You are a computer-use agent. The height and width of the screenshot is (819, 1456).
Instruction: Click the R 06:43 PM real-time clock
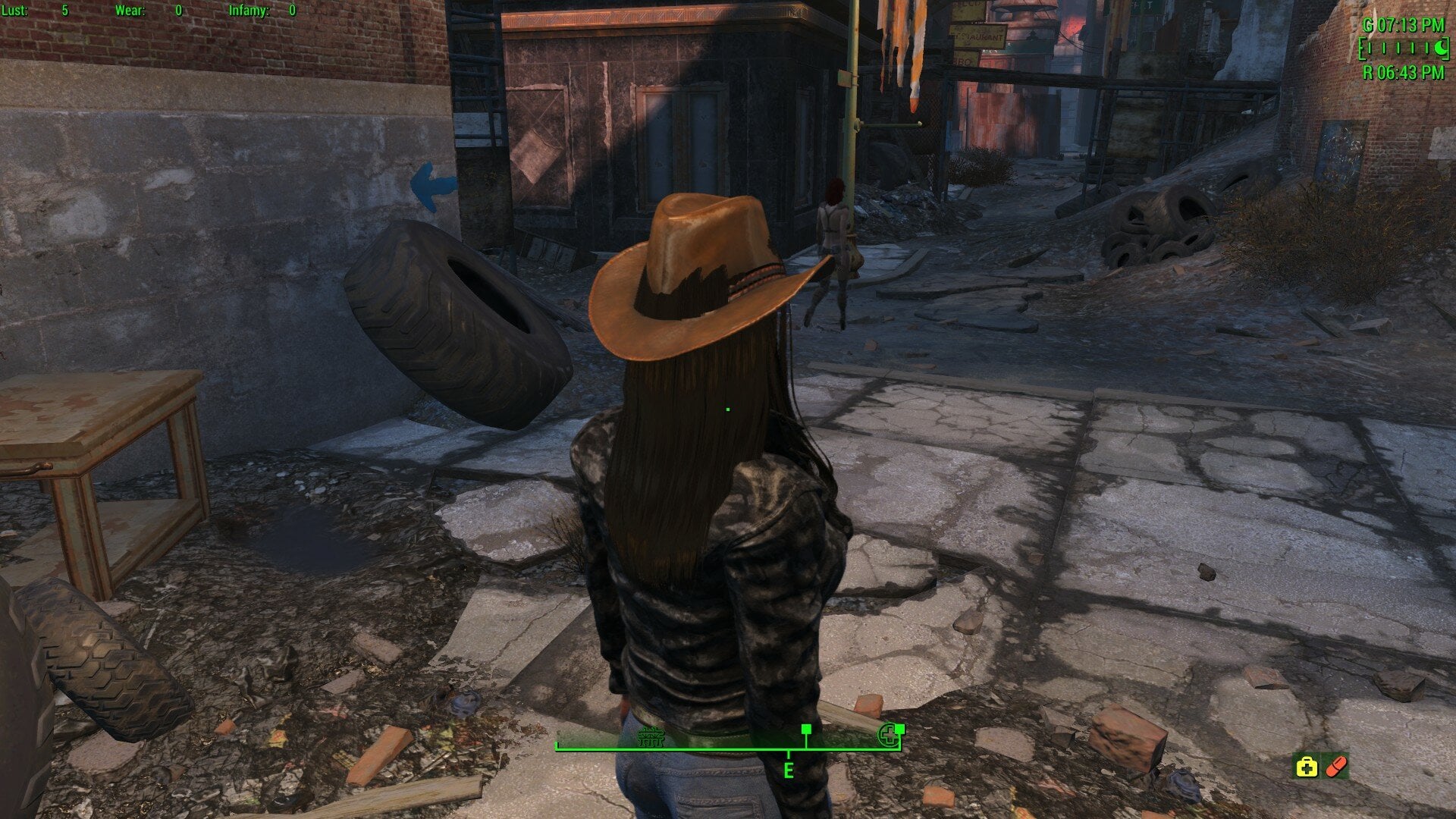(1407, 74)
